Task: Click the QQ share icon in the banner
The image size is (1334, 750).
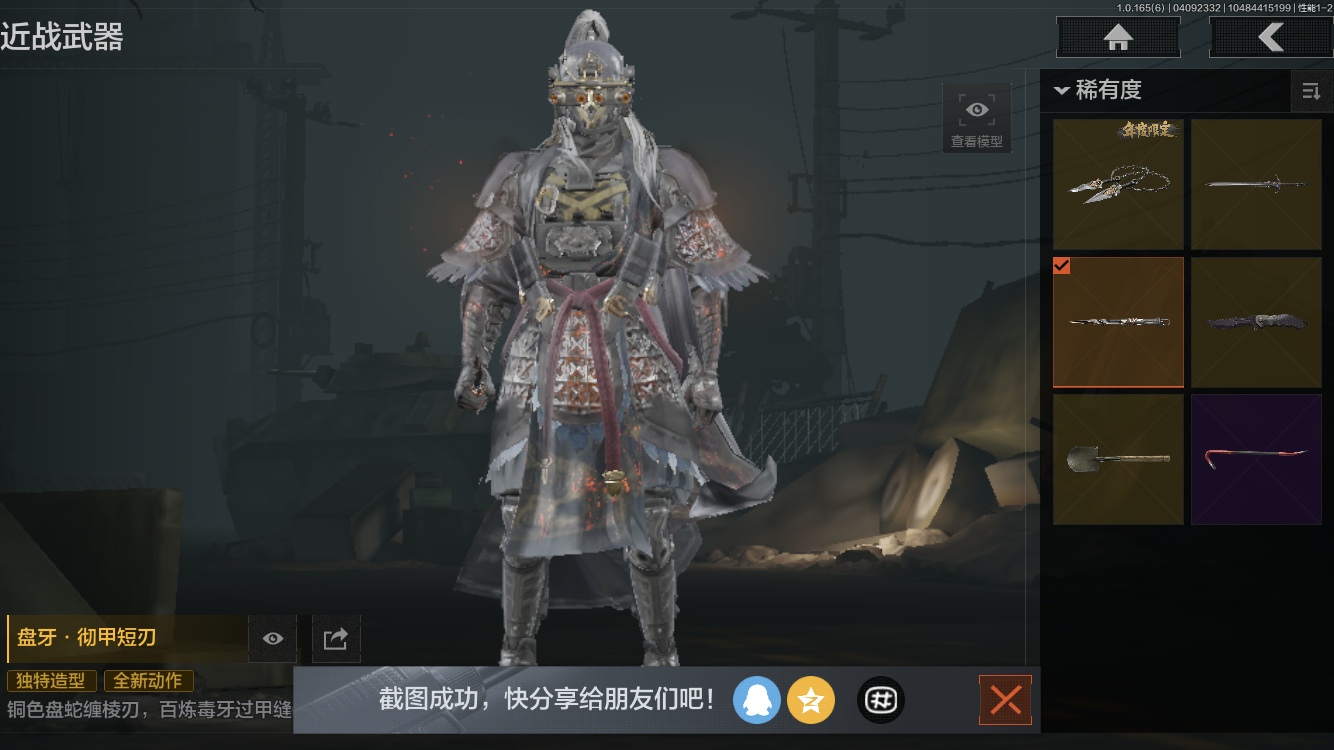Action: pyautogui.click(x=757, y=700)
